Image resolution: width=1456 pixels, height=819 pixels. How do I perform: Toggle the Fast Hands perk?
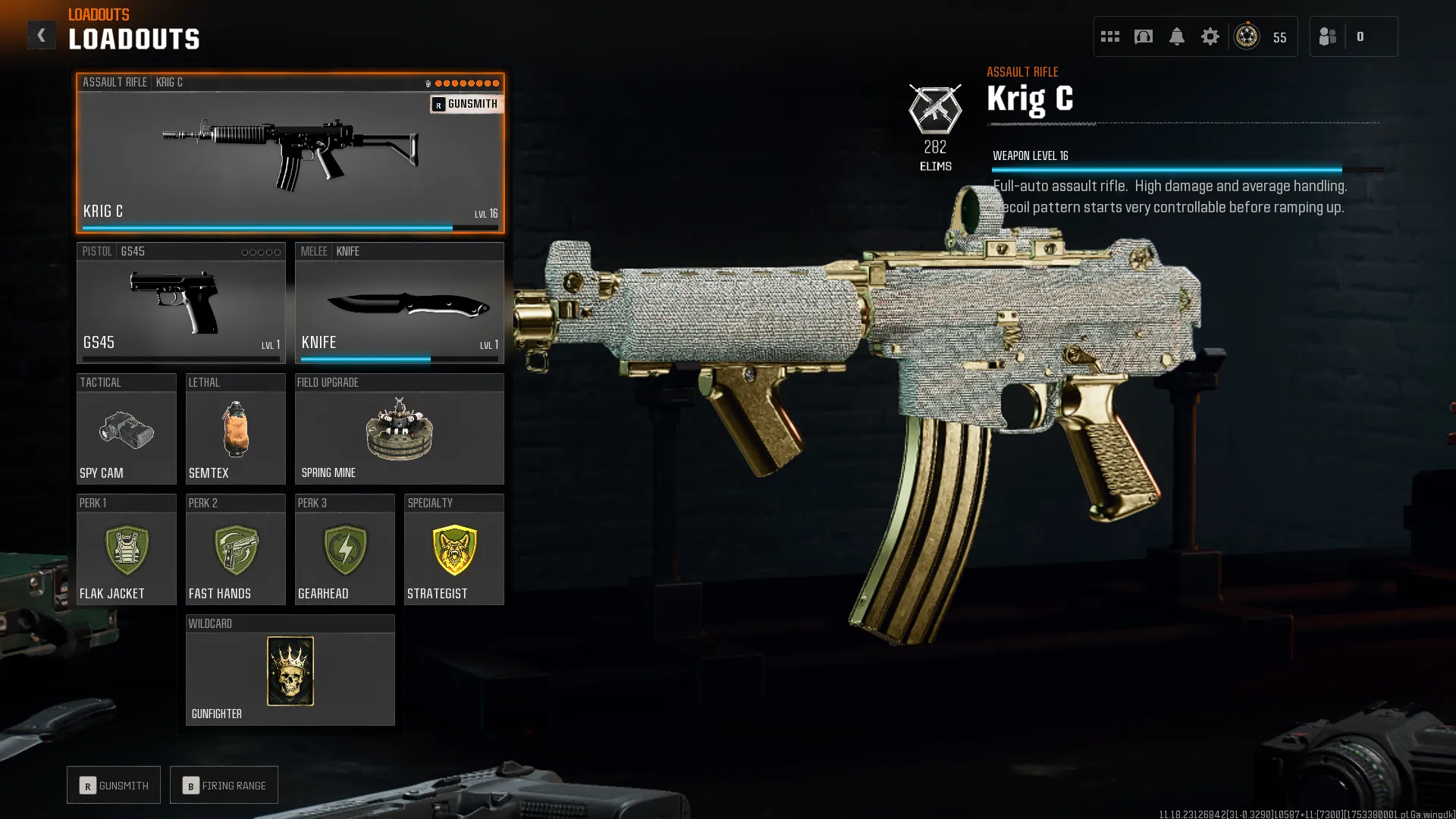click(x=235, y=551)
